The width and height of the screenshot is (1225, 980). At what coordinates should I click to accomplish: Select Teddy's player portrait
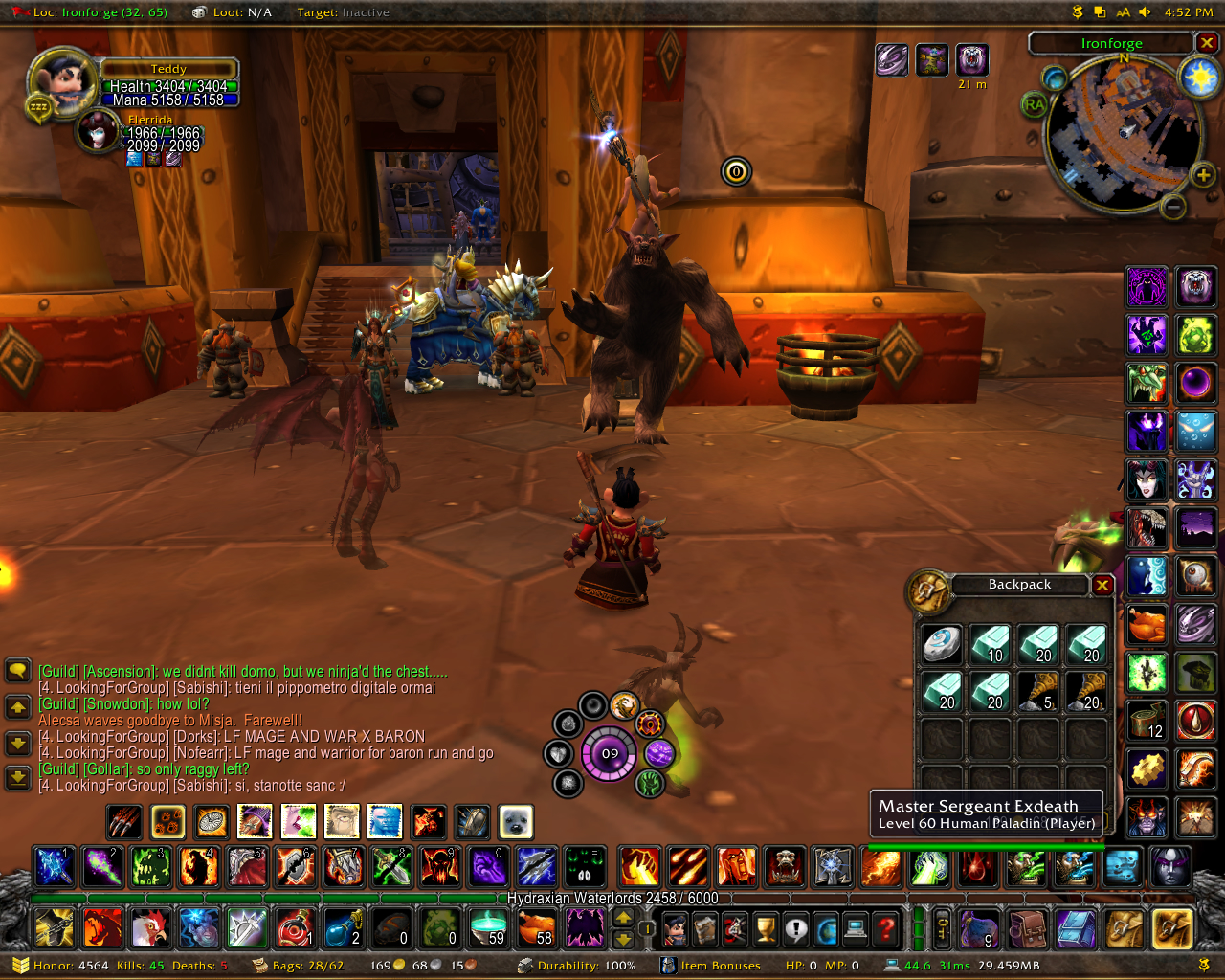point(64,81)
